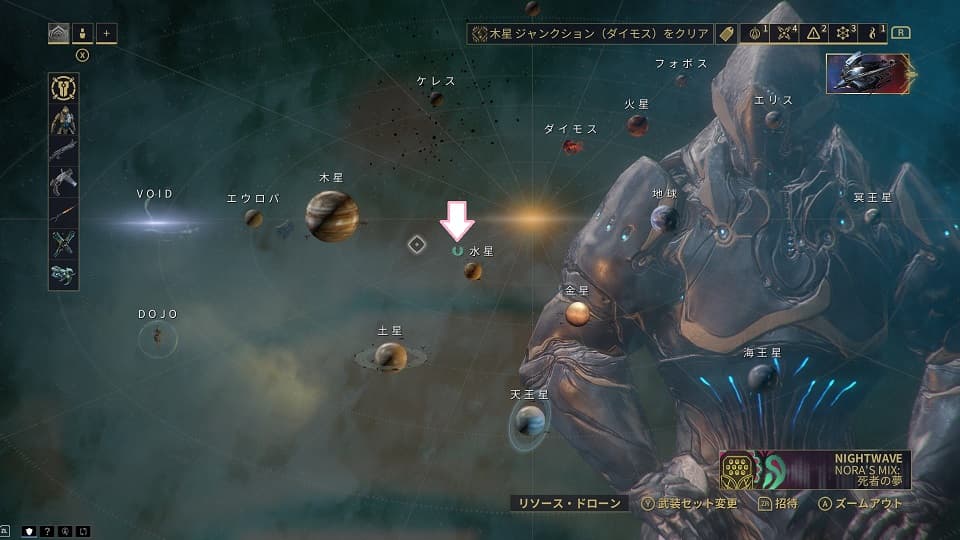Choose Uranus (天王星) planet
This screenshot has width=960, height=540.
tap(529, 423)
